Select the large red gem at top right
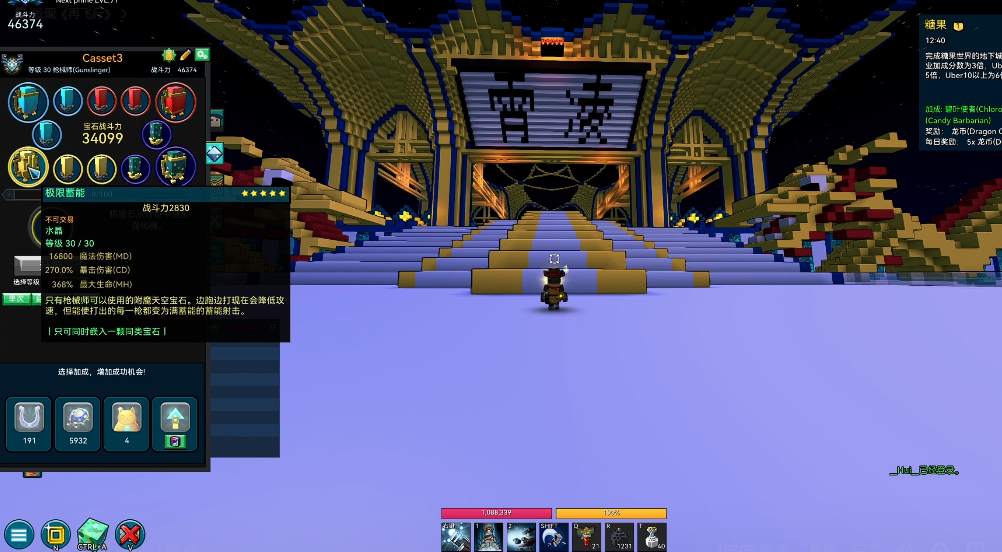Viewport: 1002px width, 552px height. click(x=175, y=102)
